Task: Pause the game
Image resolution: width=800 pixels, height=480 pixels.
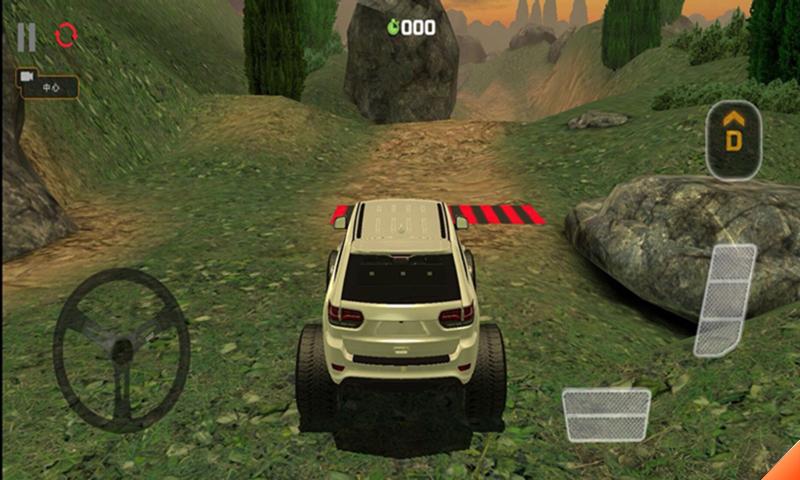Action: click(26, 37)
